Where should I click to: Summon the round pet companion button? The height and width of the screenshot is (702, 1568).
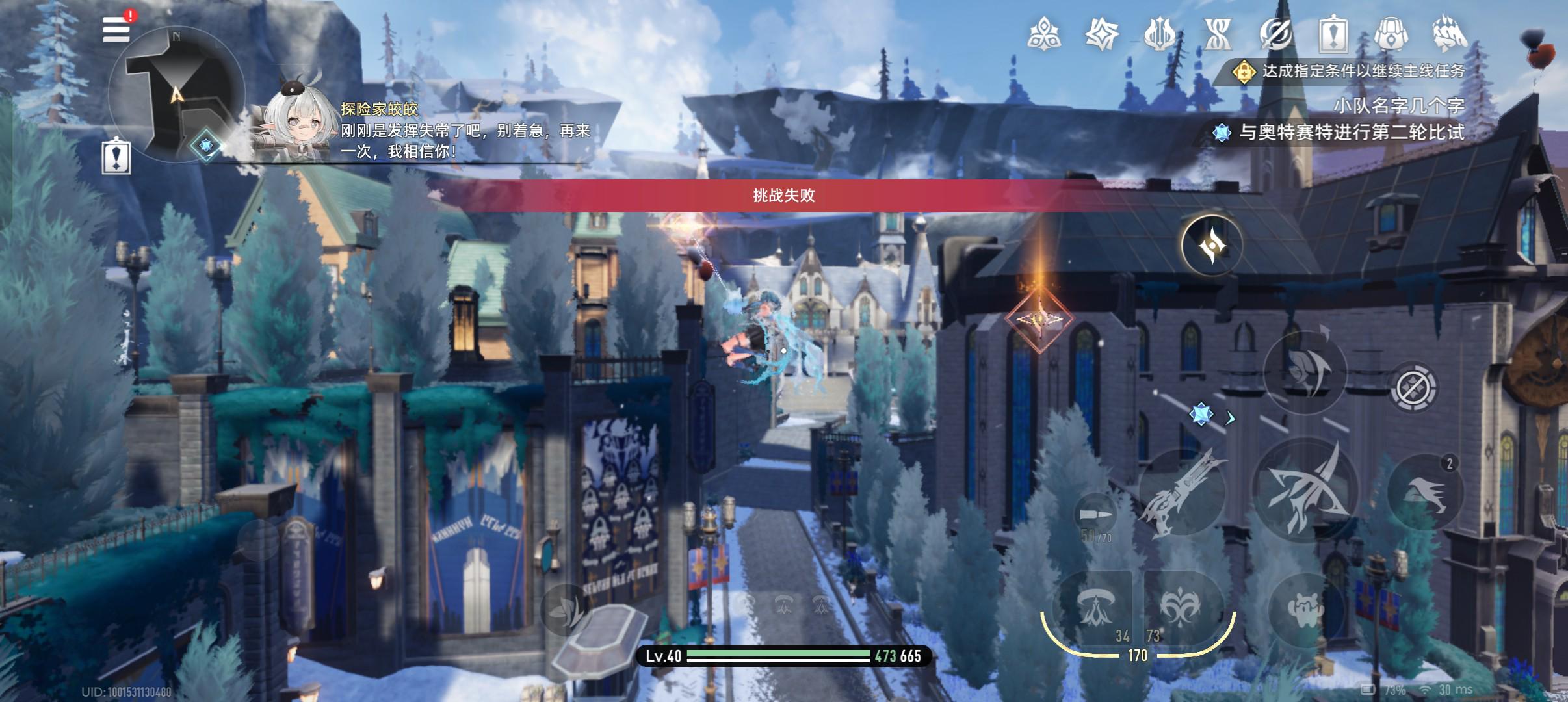[x=1305, y=610]
